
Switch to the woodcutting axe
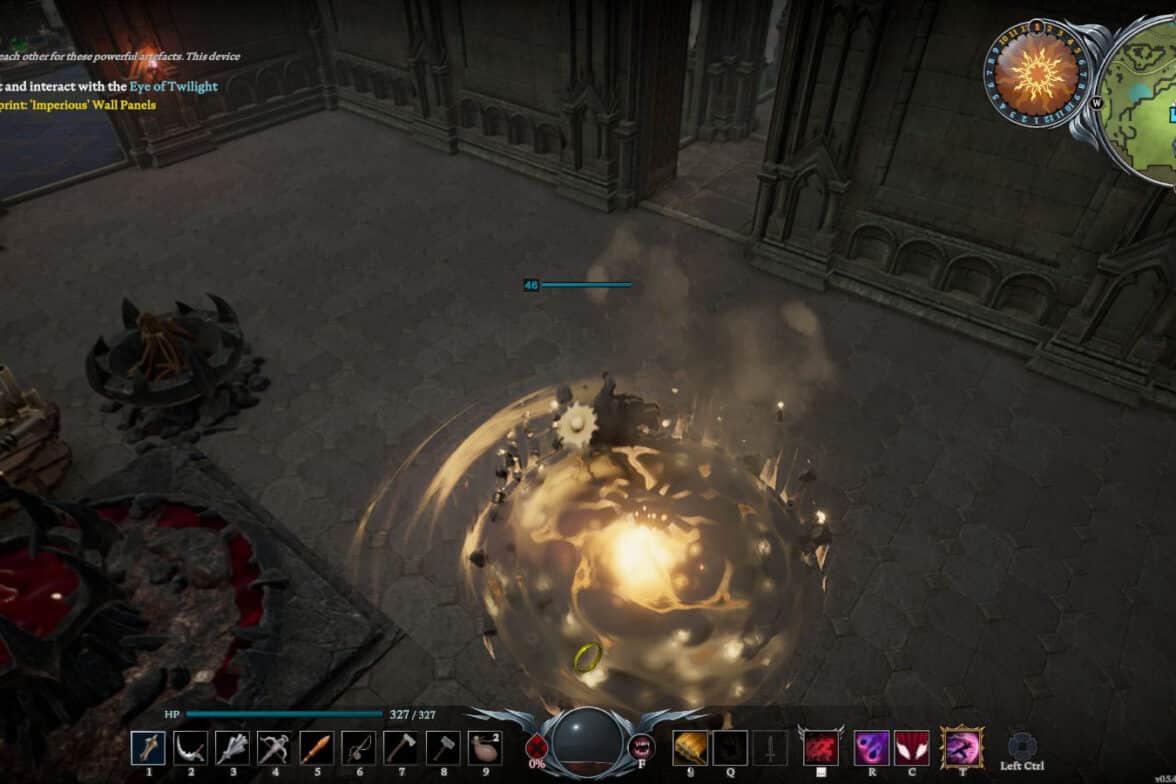point(401,748)
